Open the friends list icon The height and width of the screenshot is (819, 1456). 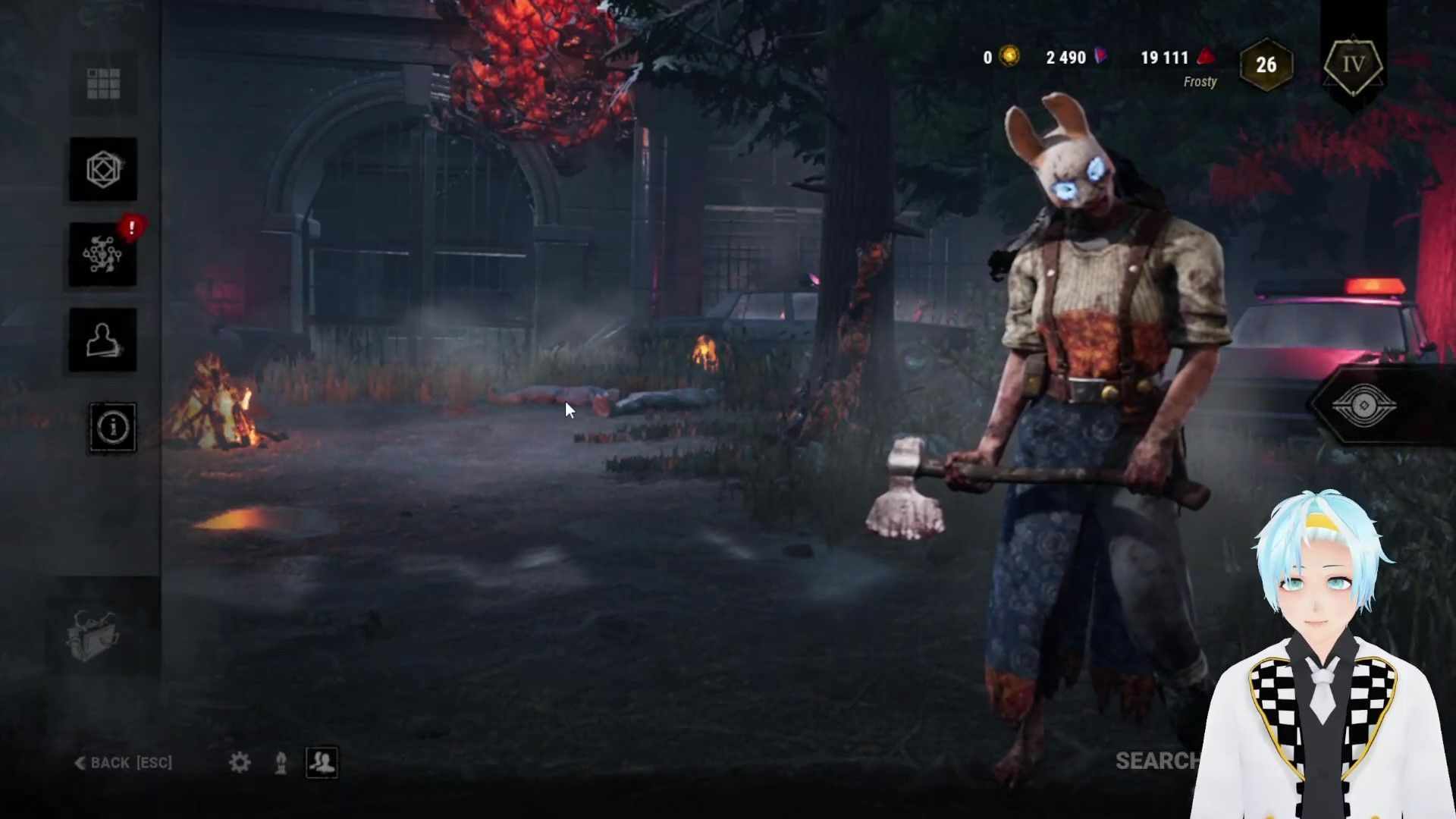(x=322, y=762)
